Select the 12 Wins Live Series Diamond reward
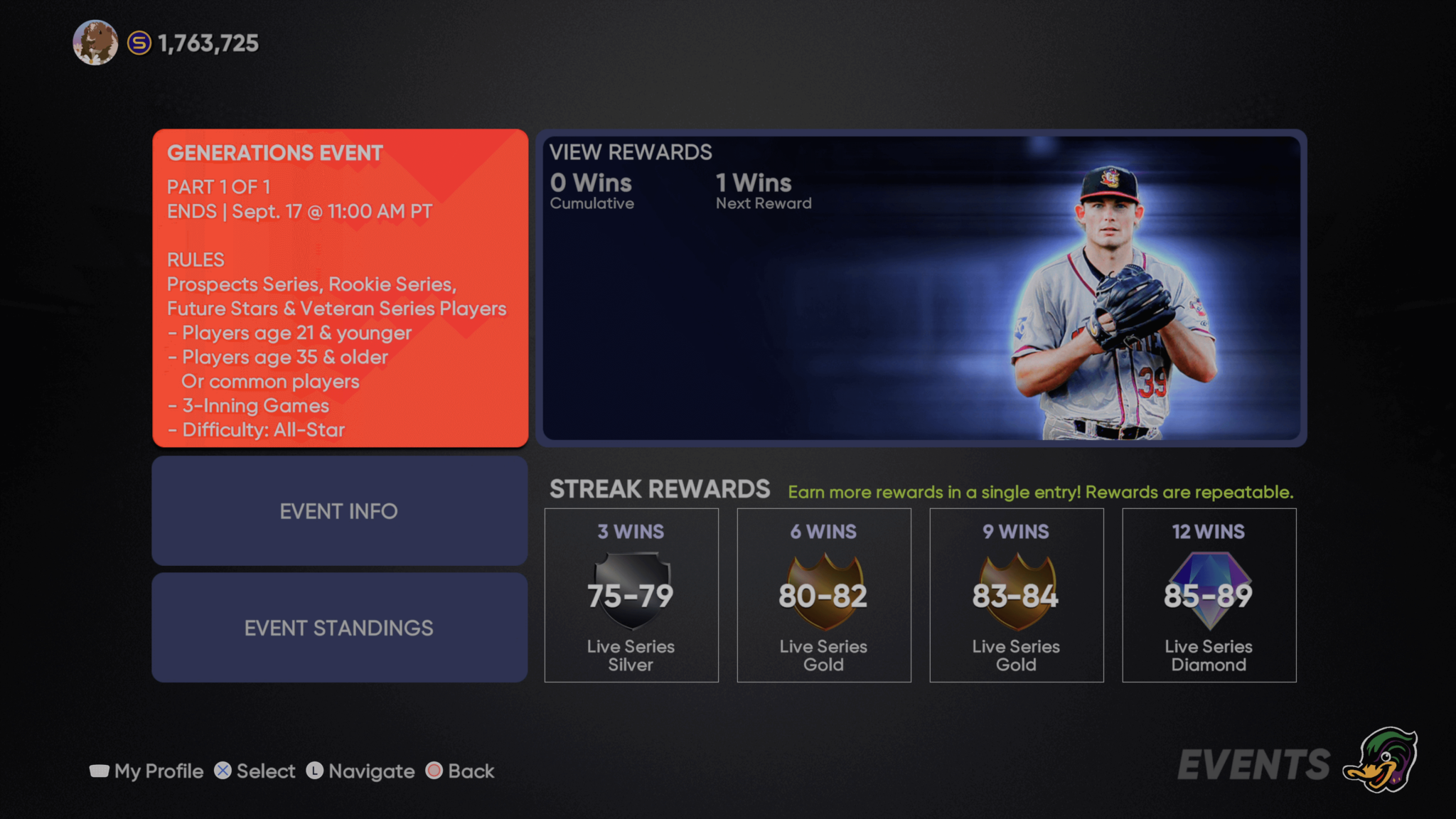This screenshot has height=819, width=1456. click(x=1209, y=595)
